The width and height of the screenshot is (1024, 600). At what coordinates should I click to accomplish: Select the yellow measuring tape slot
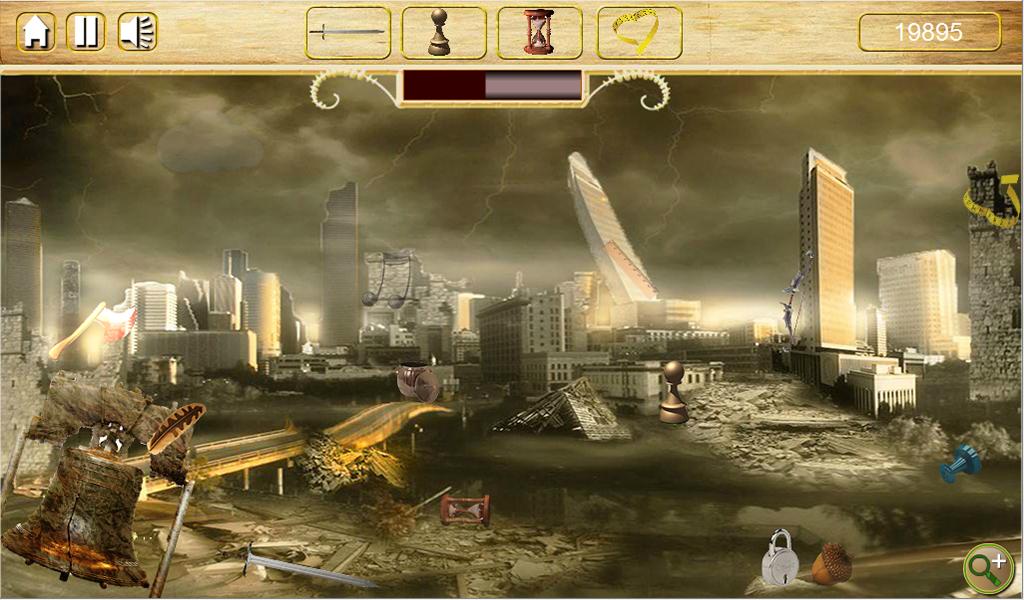tap(639, 33)
